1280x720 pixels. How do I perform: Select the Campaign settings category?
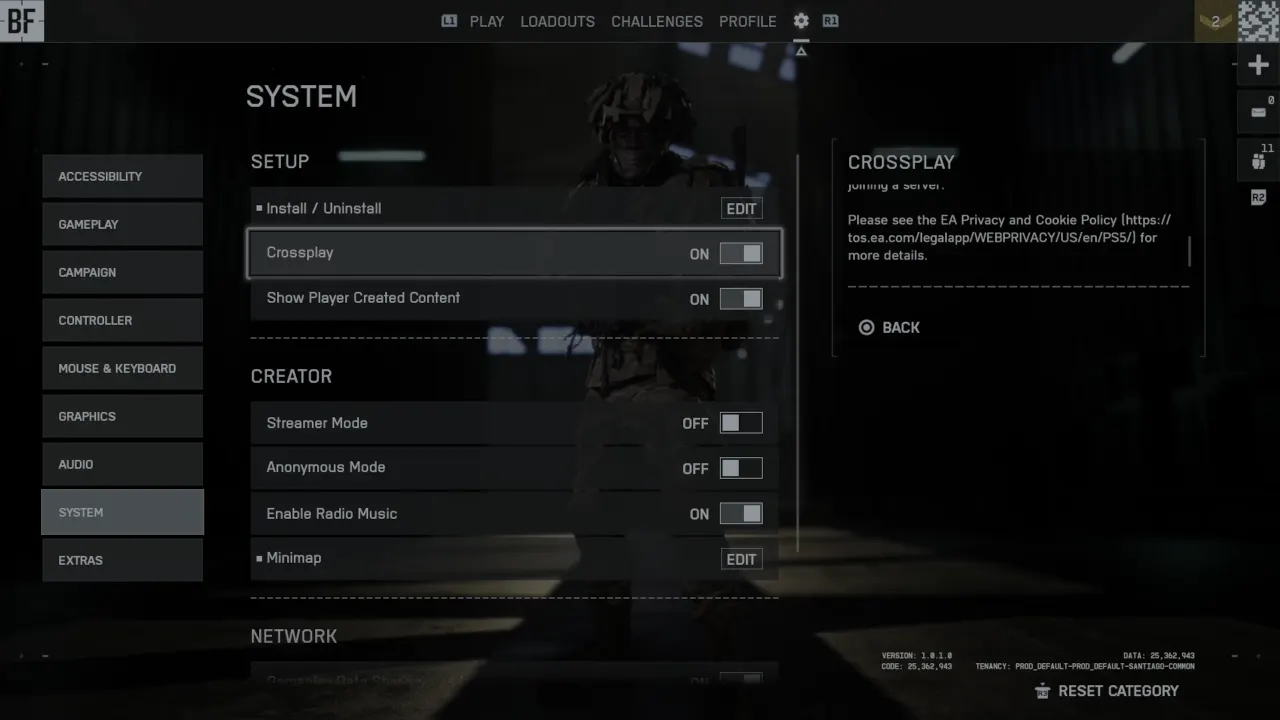click(122, 272)
